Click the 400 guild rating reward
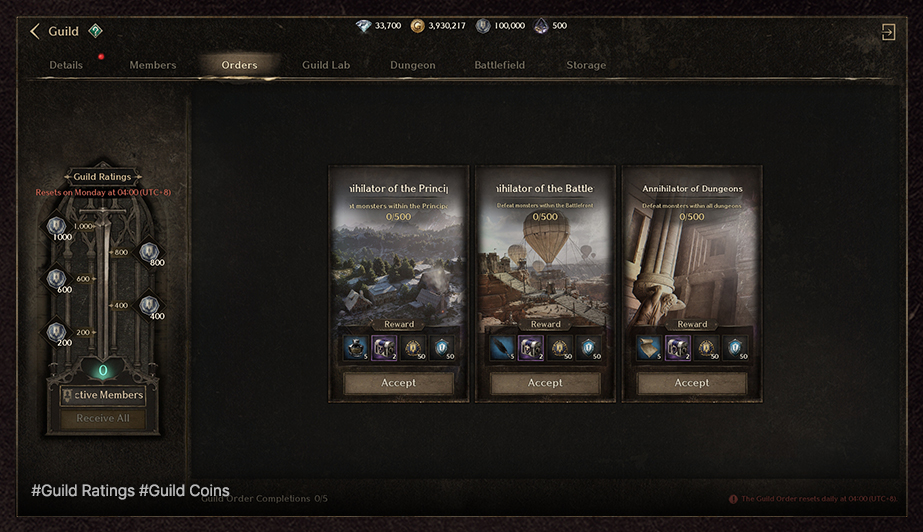923x532 pixels. 149,306
